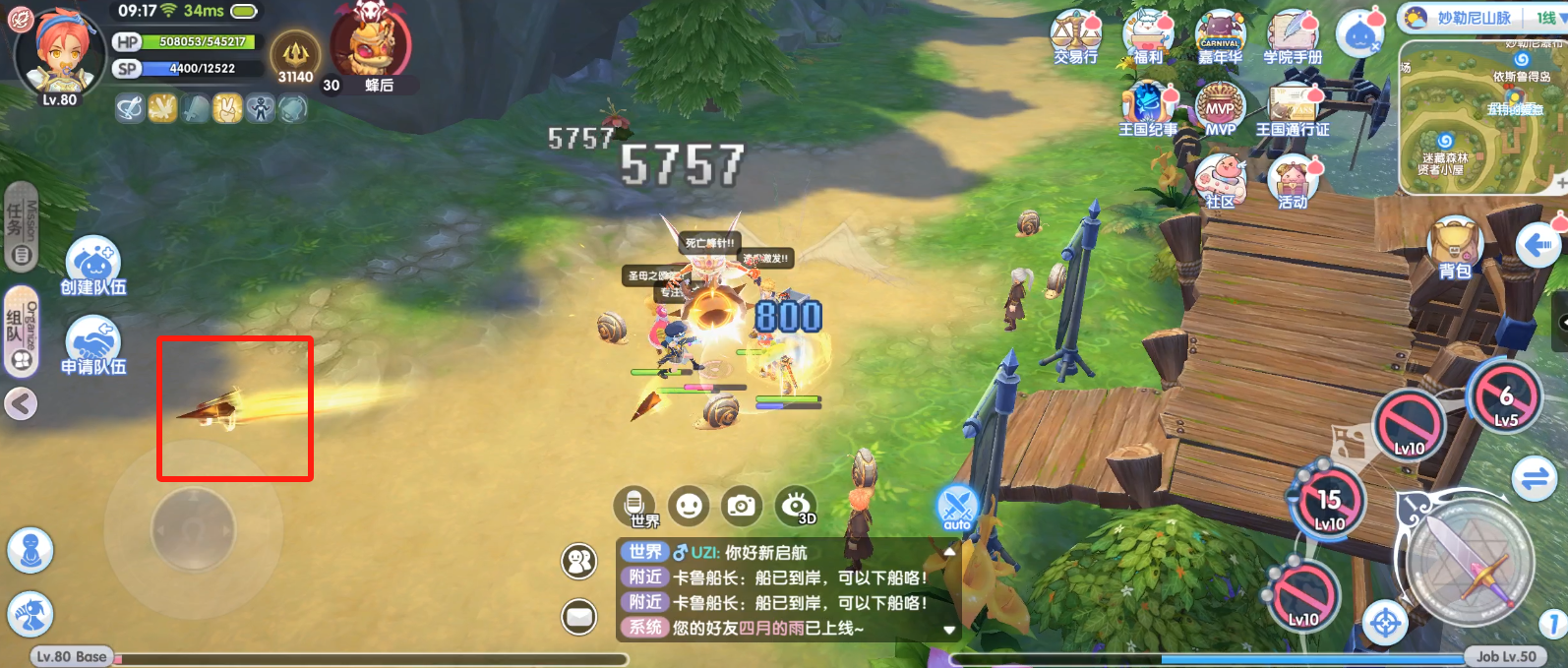
Task: Open the 王国纪事 chronicle icon
Action: 1147,108
